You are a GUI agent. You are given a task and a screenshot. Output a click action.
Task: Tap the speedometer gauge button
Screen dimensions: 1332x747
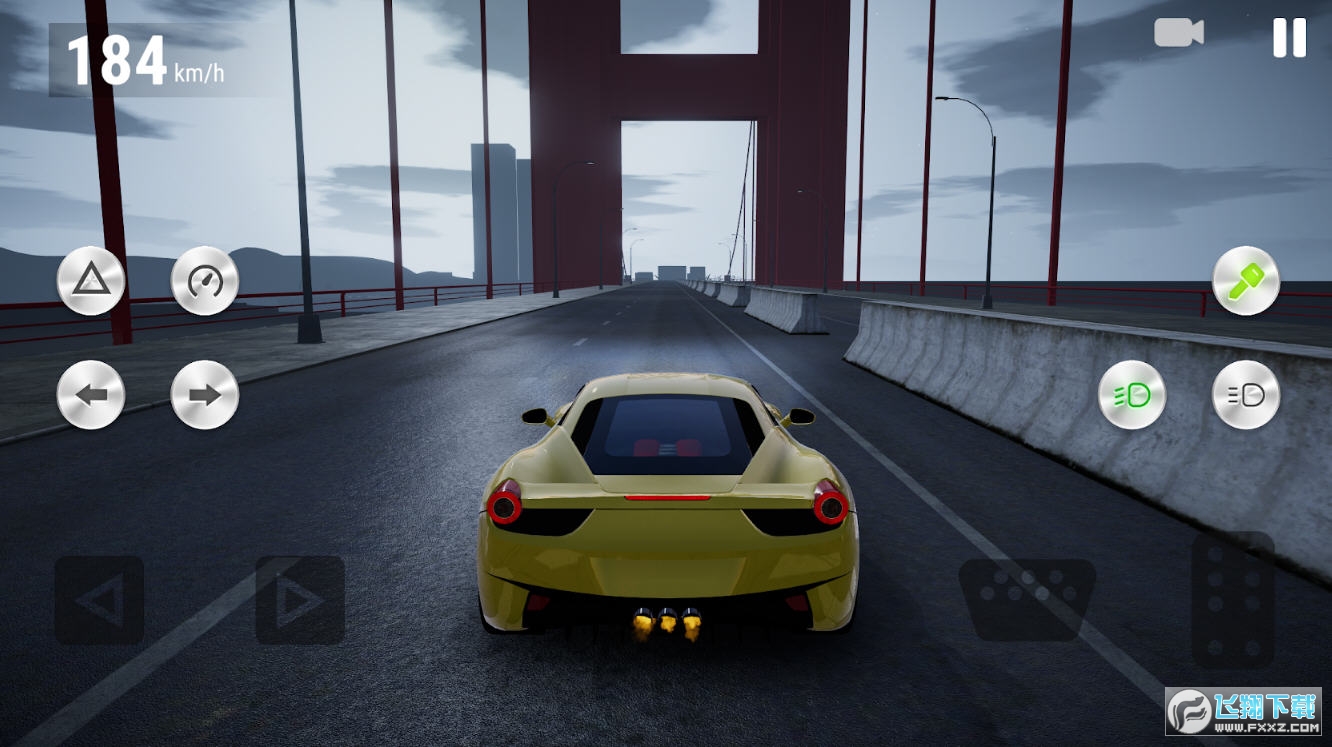(x=205, y=281)
